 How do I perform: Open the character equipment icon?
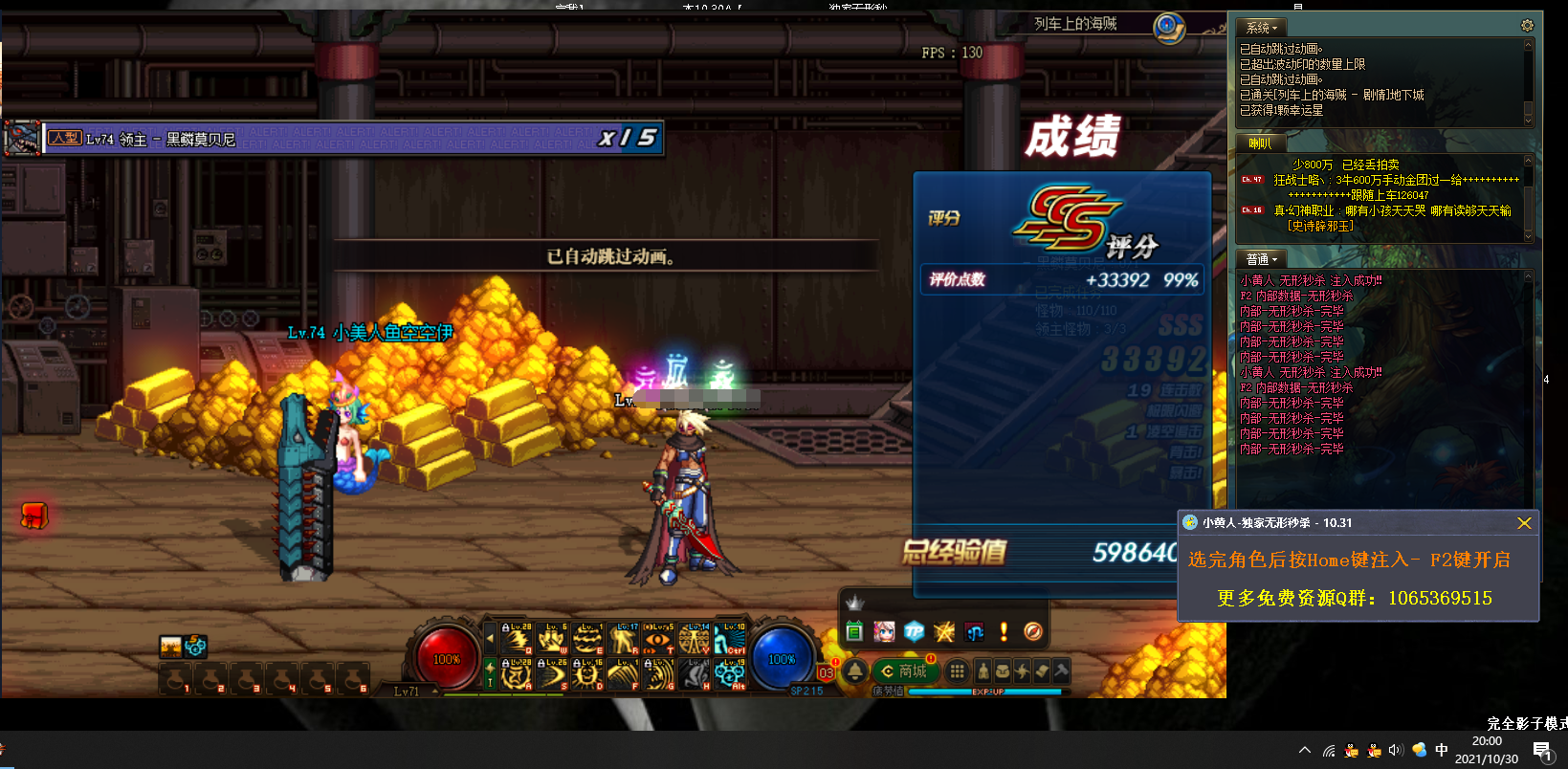coord(983,670)
